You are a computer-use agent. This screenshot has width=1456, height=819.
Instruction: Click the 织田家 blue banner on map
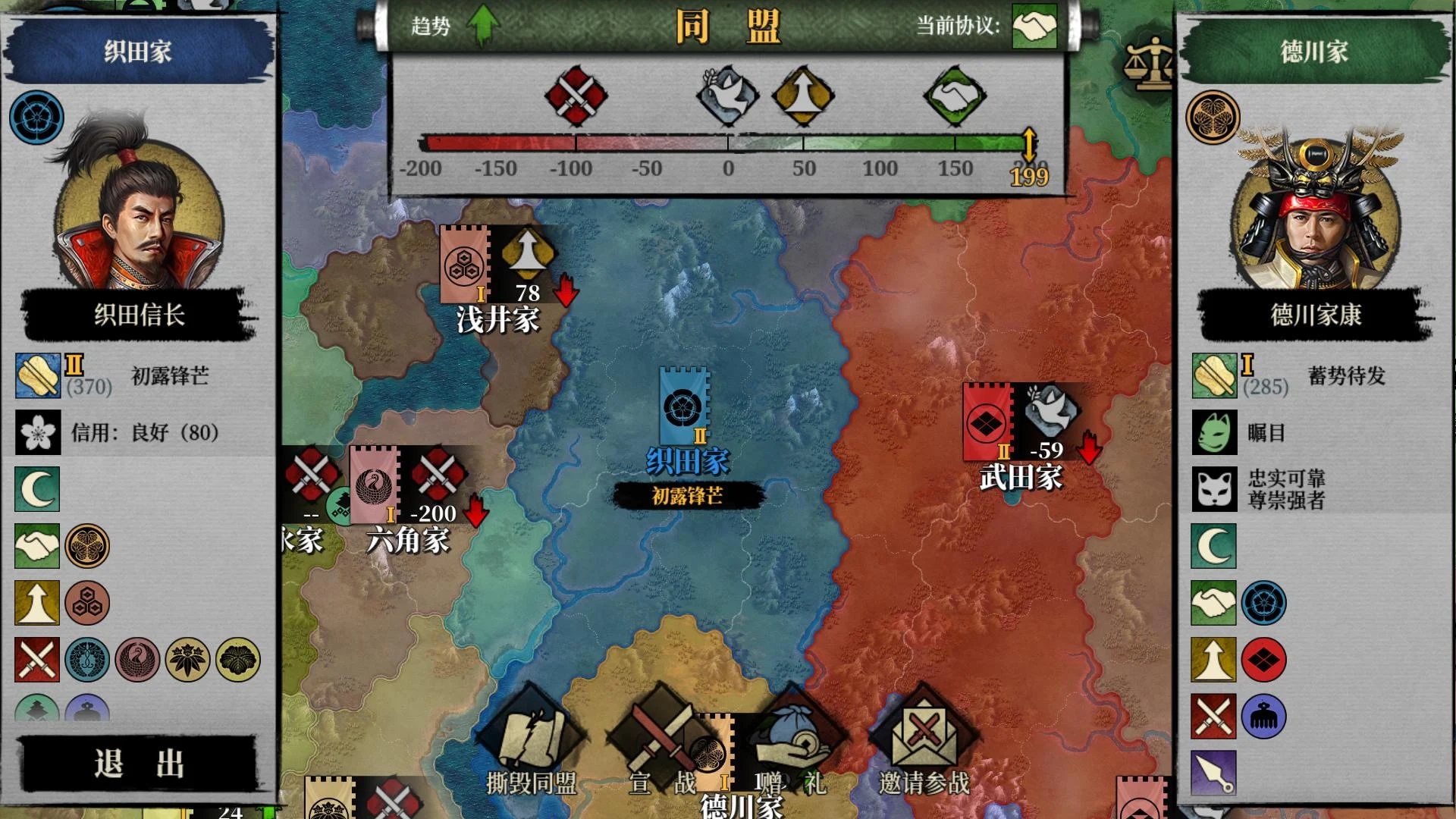[x=684, y=406]
